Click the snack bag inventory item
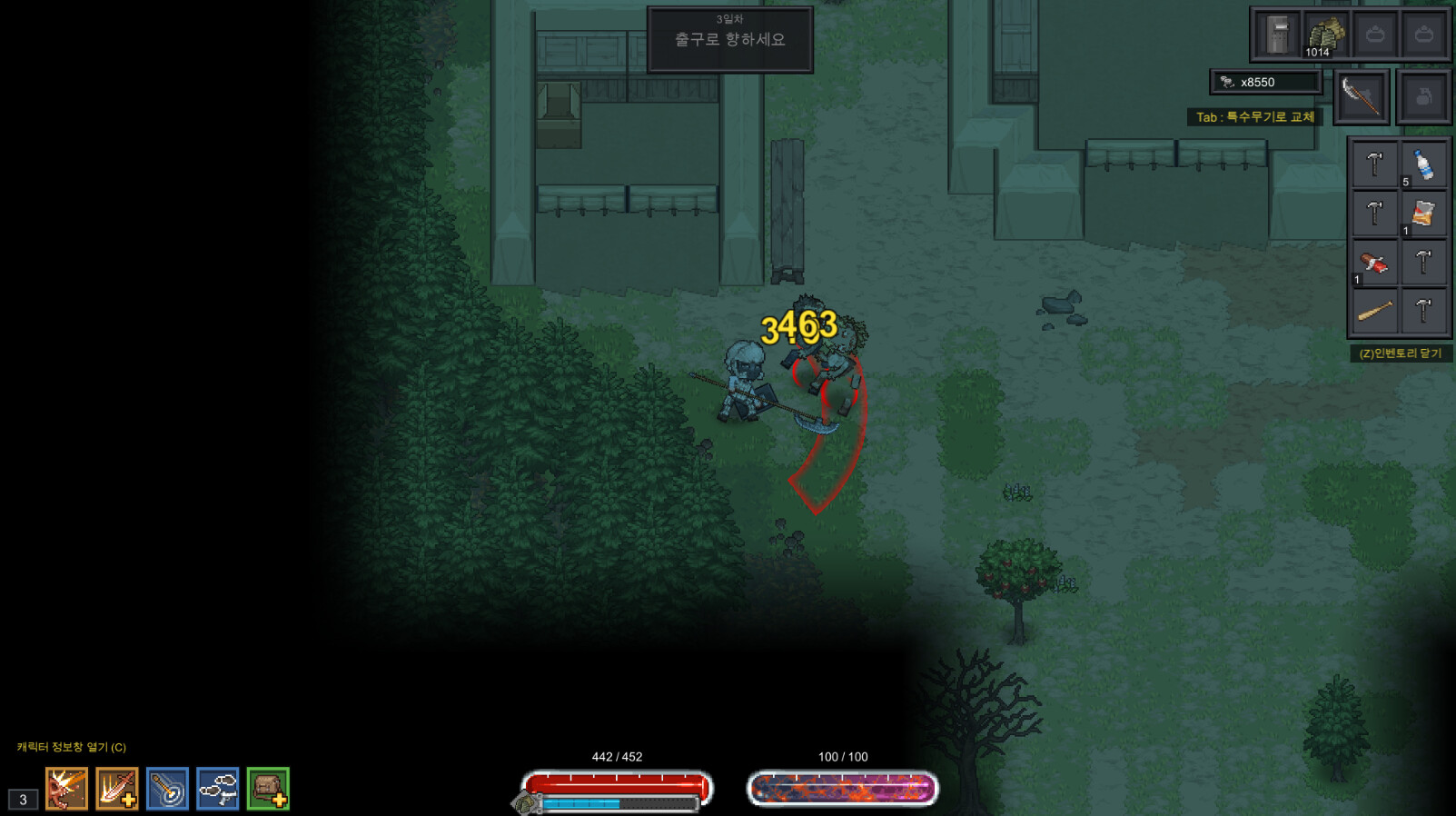The width and height of the screenshot is (1456, 816). [x=1422, y=214]
